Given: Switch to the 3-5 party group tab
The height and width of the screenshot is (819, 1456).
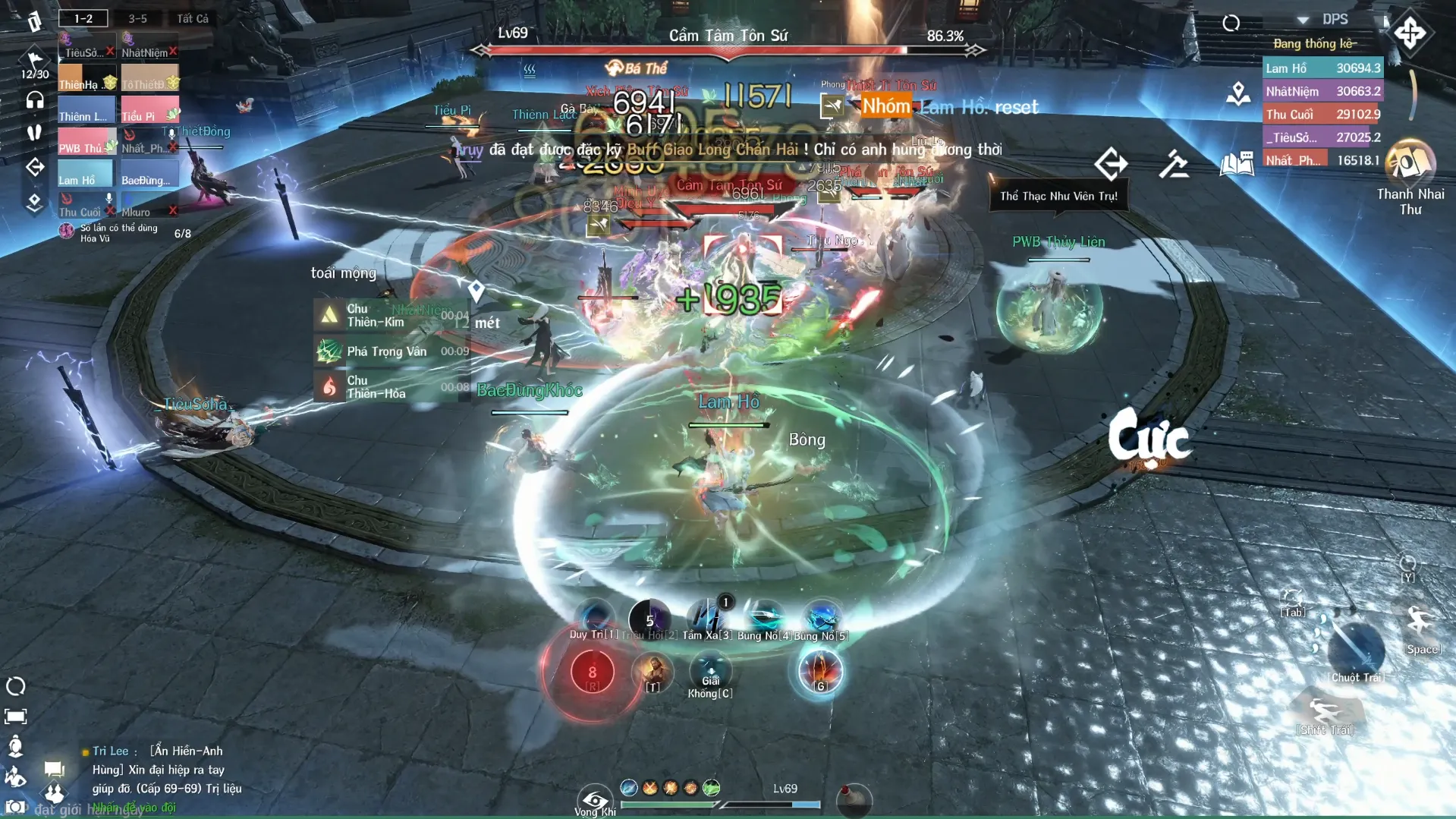Looking at the screenshot, I should [x=137, y=18].
